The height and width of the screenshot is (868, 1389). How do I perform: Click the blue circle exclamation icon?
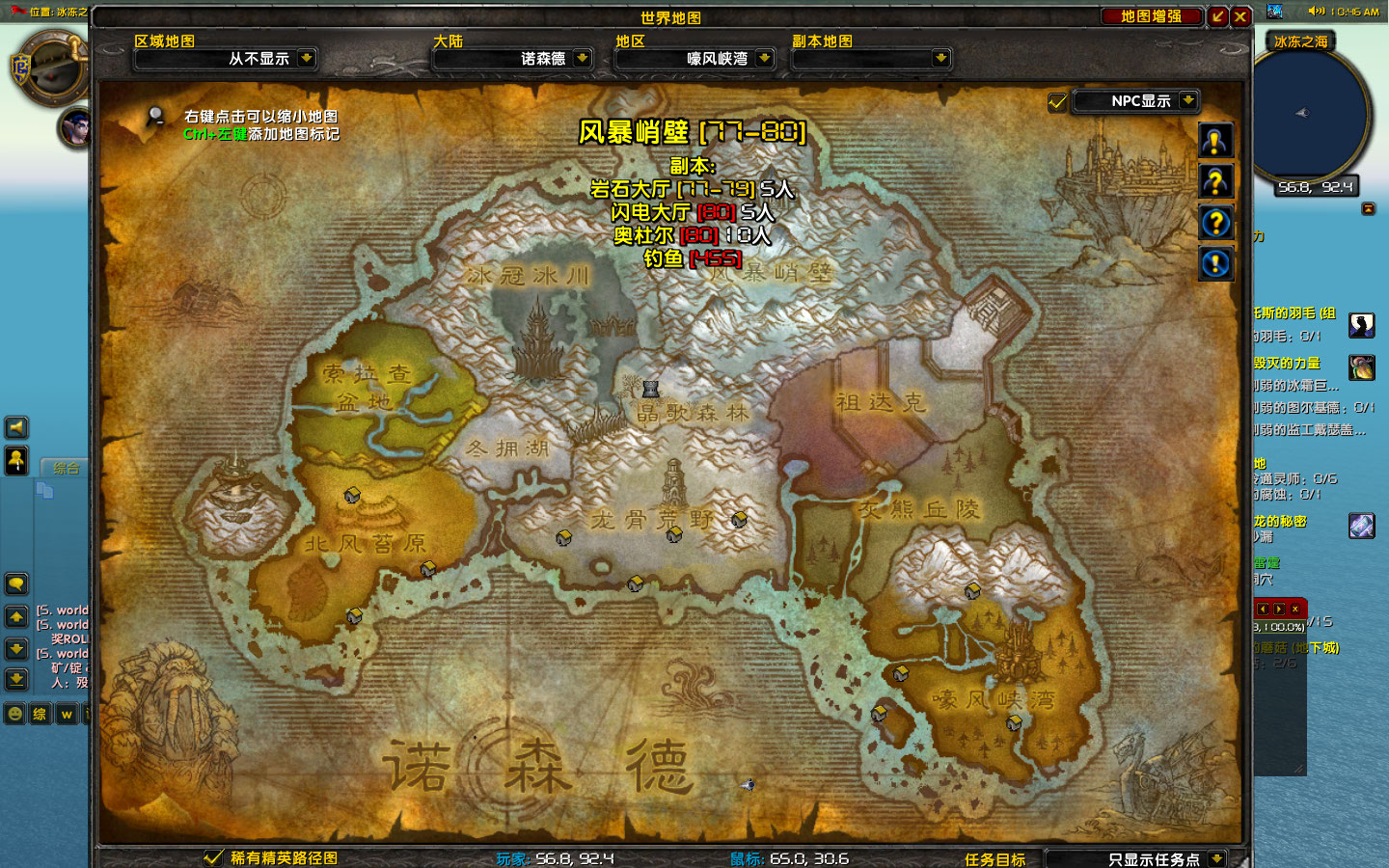[x=1215, y=262]
